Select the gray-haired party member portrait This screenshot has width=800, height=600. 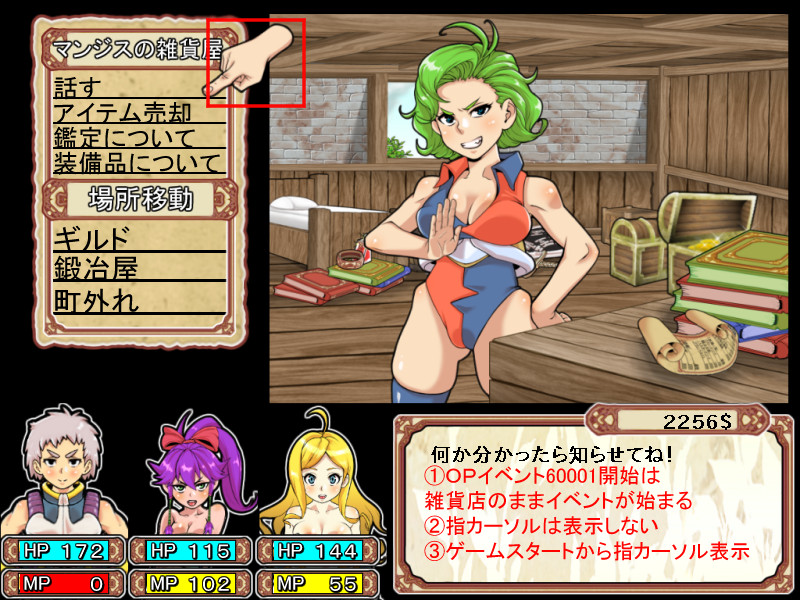tap(63, 470)
